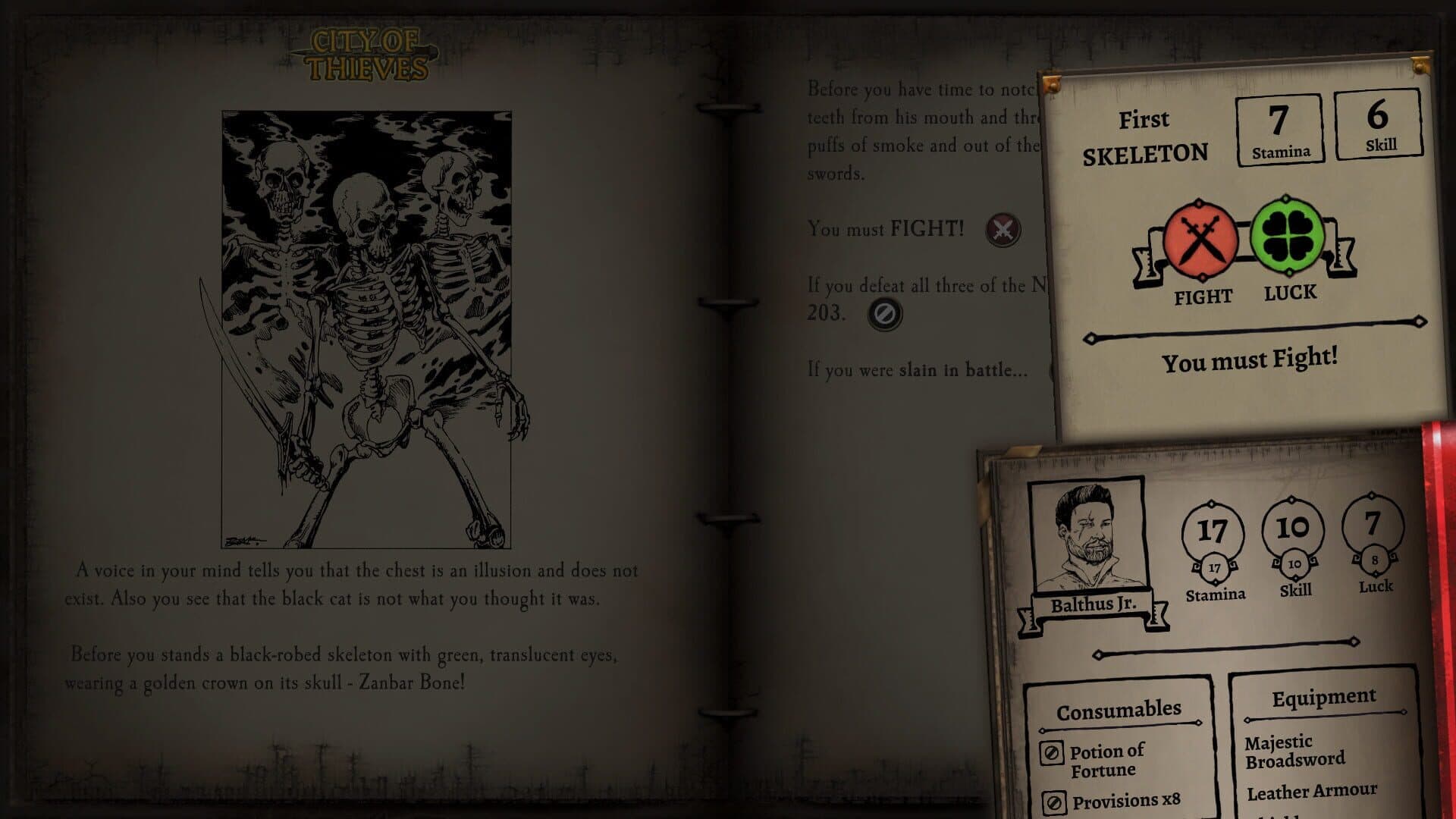1456x819 pixels.
Task: Select the Balthus Jr. character portrait
Action: 1087,535
